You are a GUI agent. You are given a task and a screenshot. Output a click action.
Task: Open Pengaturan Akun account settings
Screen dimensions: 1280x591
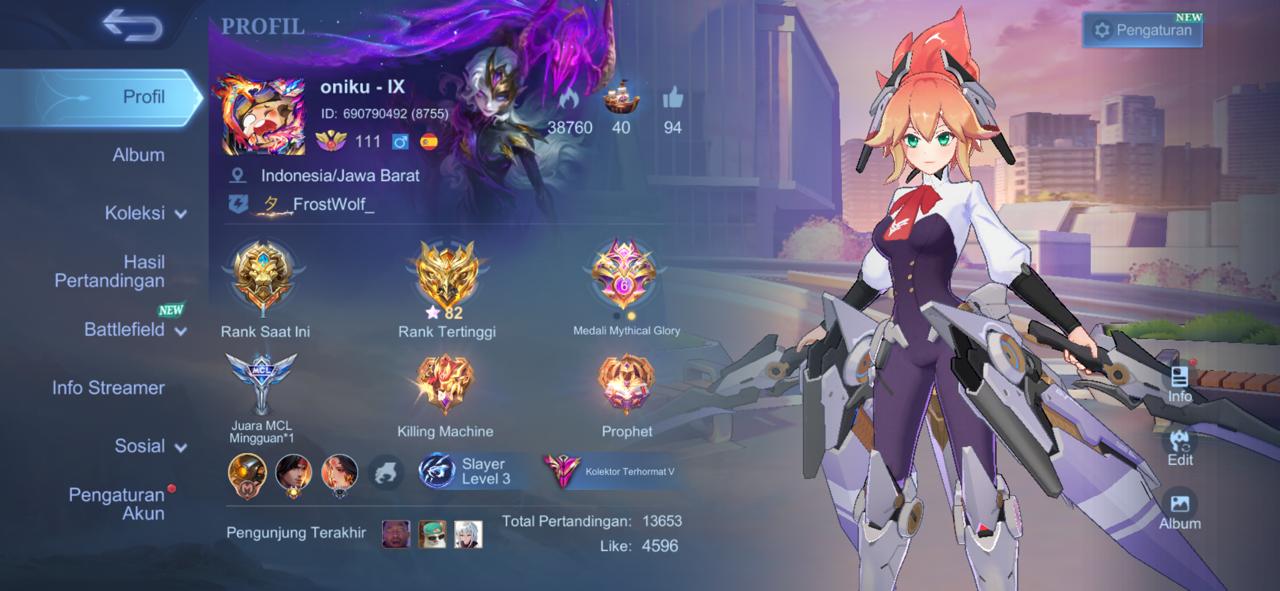[x=116, y=504]
